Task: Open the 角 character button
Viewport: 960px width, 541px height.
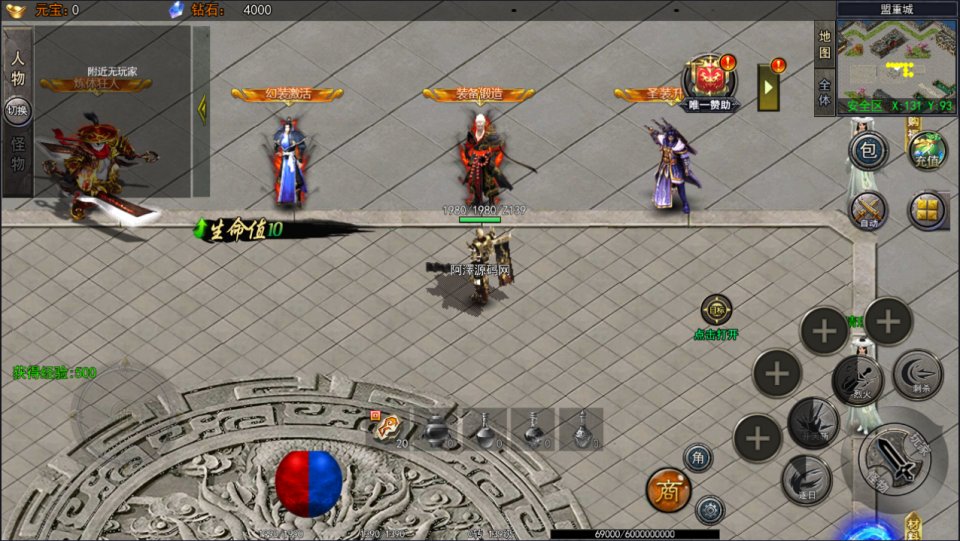Action: point(698,458)
